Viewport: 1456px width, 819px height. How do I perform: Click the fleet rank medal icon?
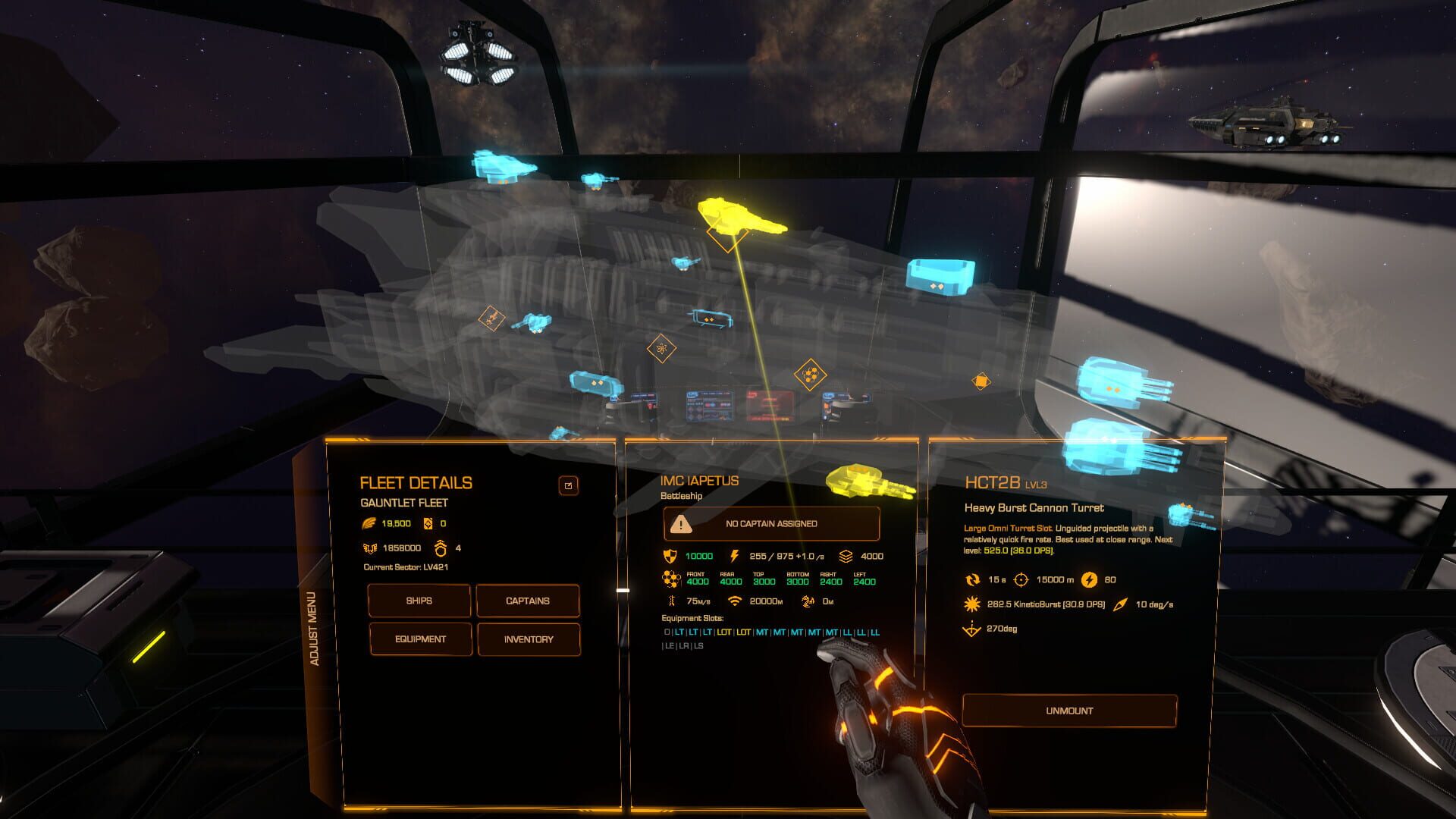440,548
